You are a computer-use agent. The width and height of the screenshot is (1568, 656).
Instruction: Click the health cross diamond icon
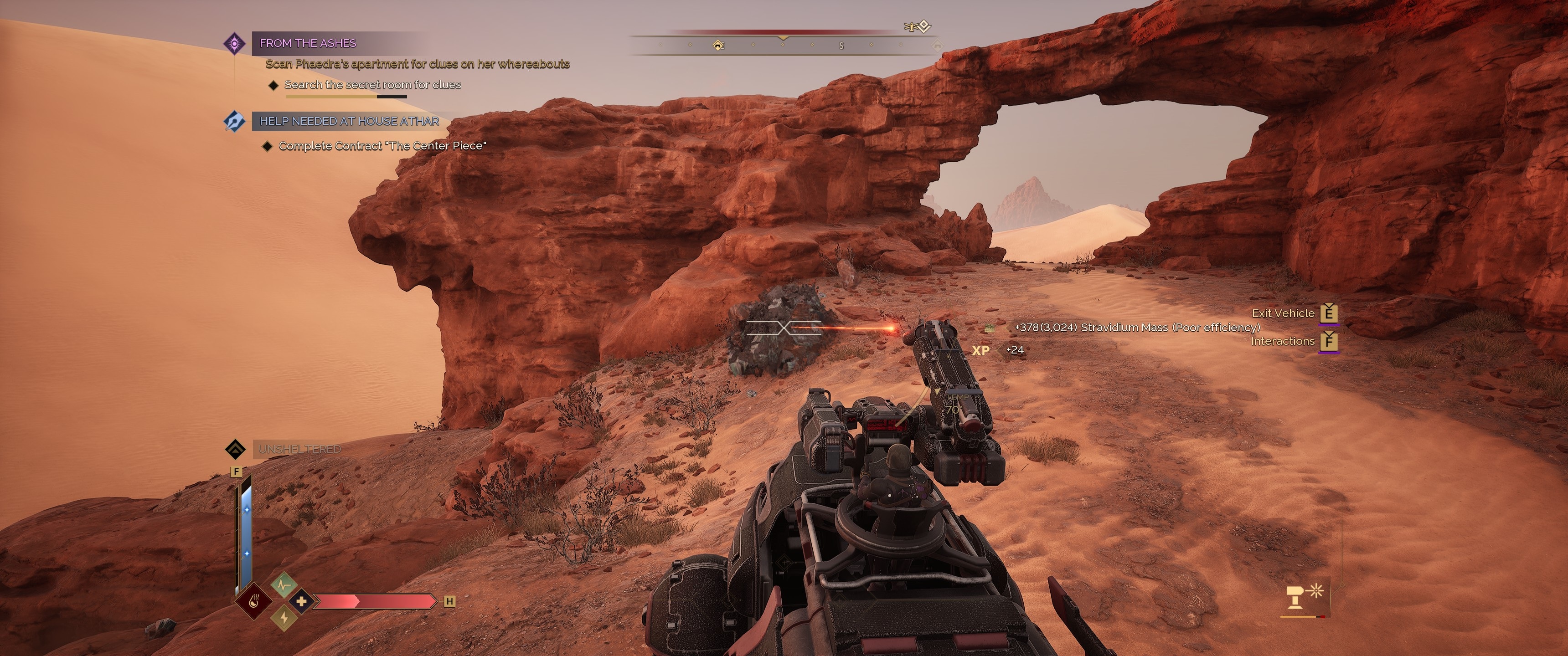pos(301,602)
